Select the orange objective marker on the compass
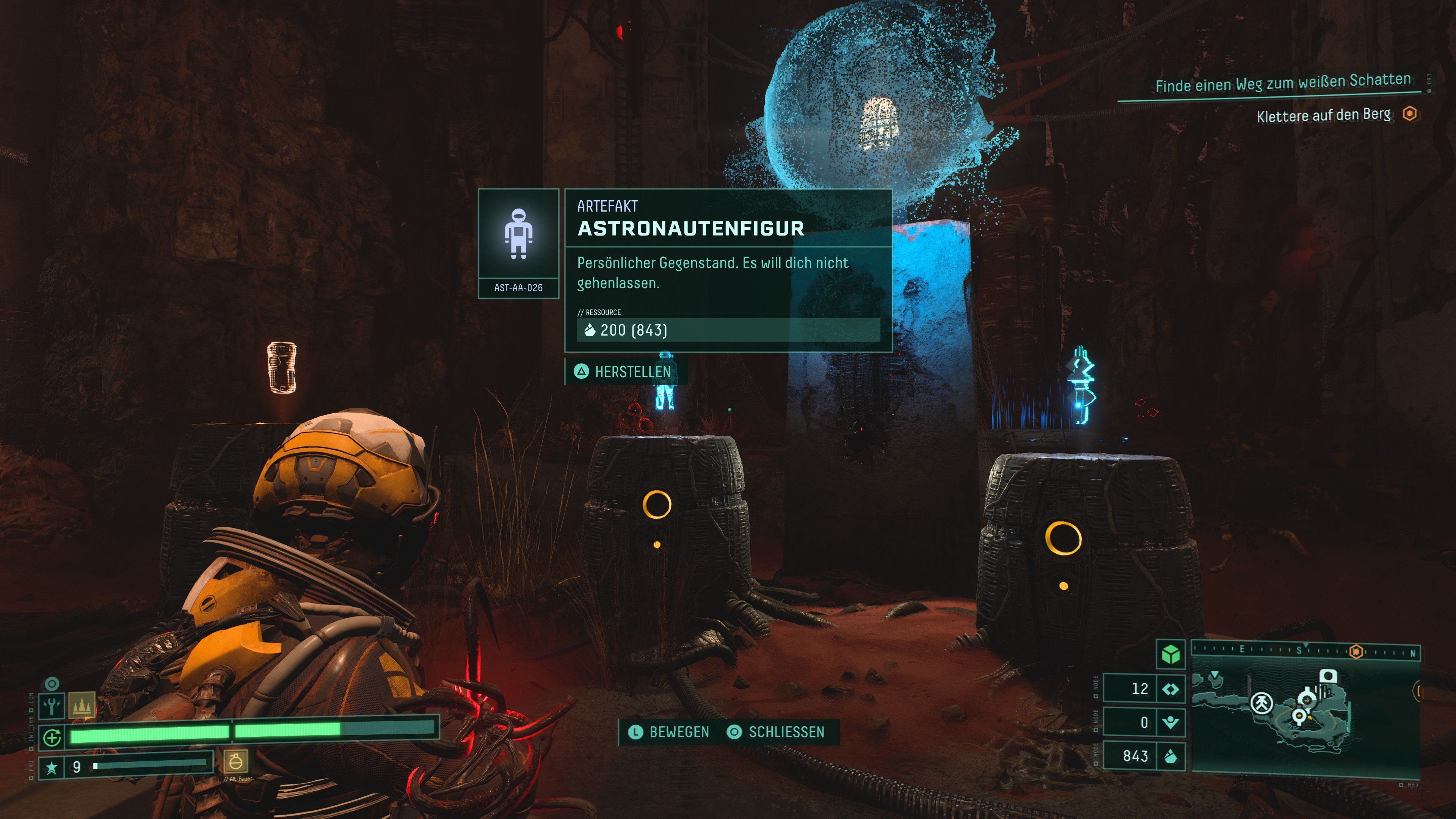The width and height of the screenshot is (1456, 819). pos(1356,651)
